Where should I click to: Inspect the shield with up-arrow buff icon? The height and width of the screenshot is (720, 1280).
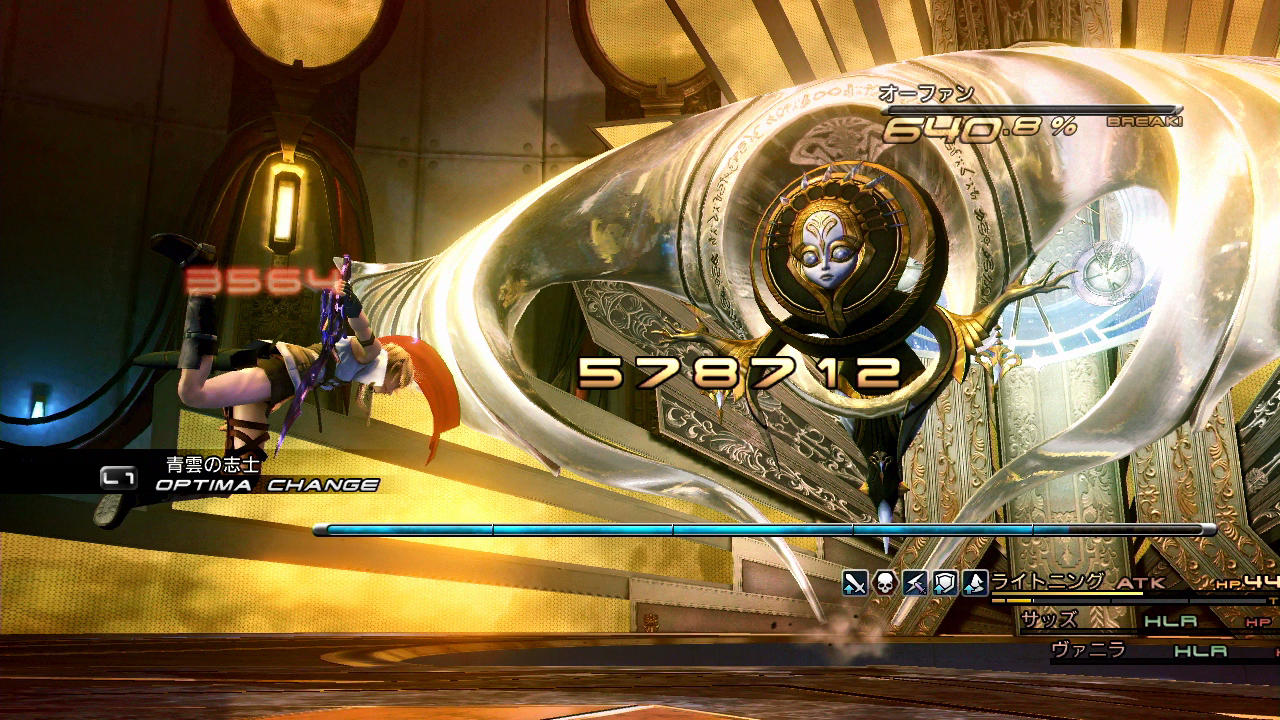[944, 583]
